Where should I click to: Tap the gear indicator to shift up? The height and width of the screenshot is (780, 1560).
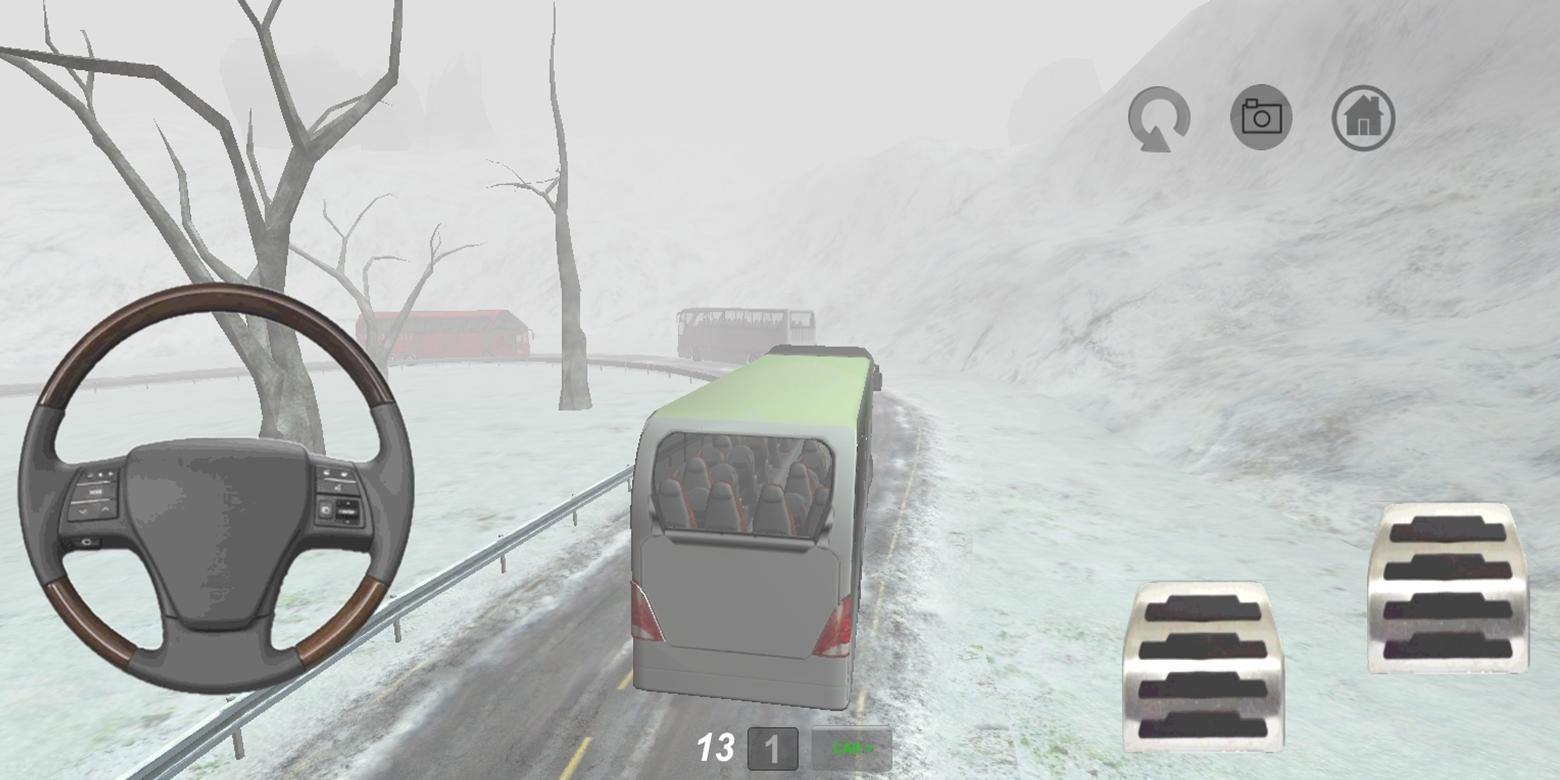773,747
